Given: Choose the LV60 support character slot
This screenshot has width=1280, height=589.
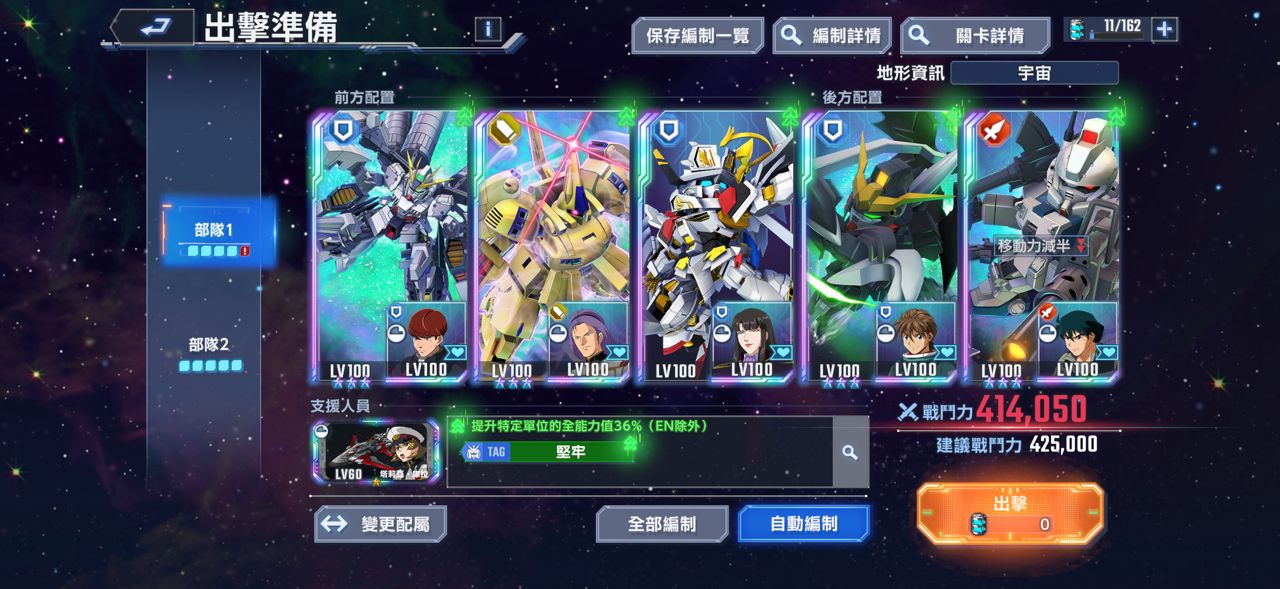Looking at the screenshot, I should tap(374, 452).
